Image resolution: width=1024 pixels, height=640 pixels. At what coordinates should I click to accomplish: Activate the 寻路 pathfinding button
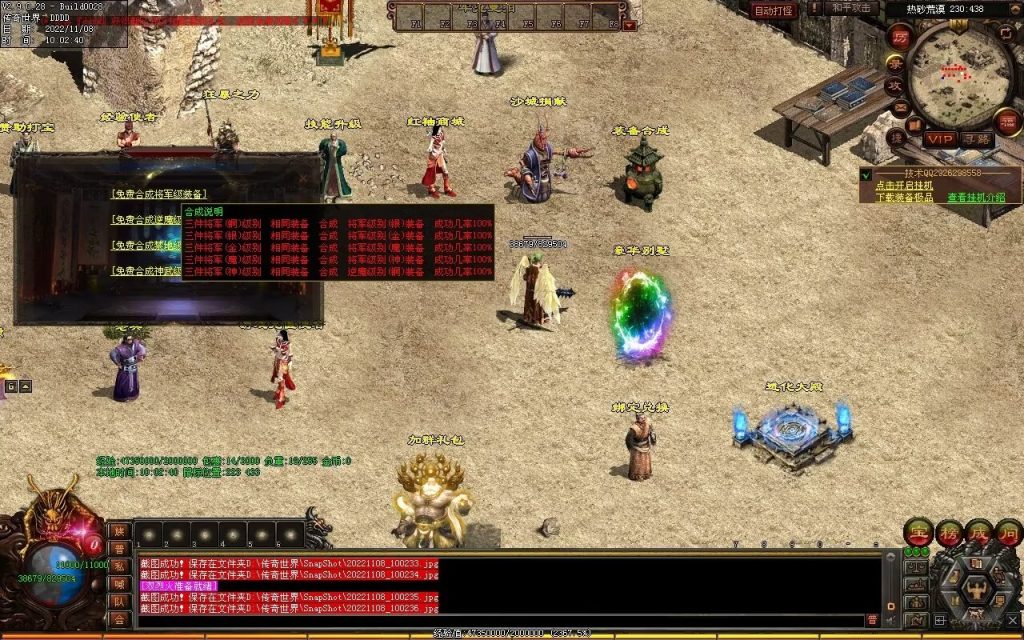pyautogui.click(x=977, y=139)
